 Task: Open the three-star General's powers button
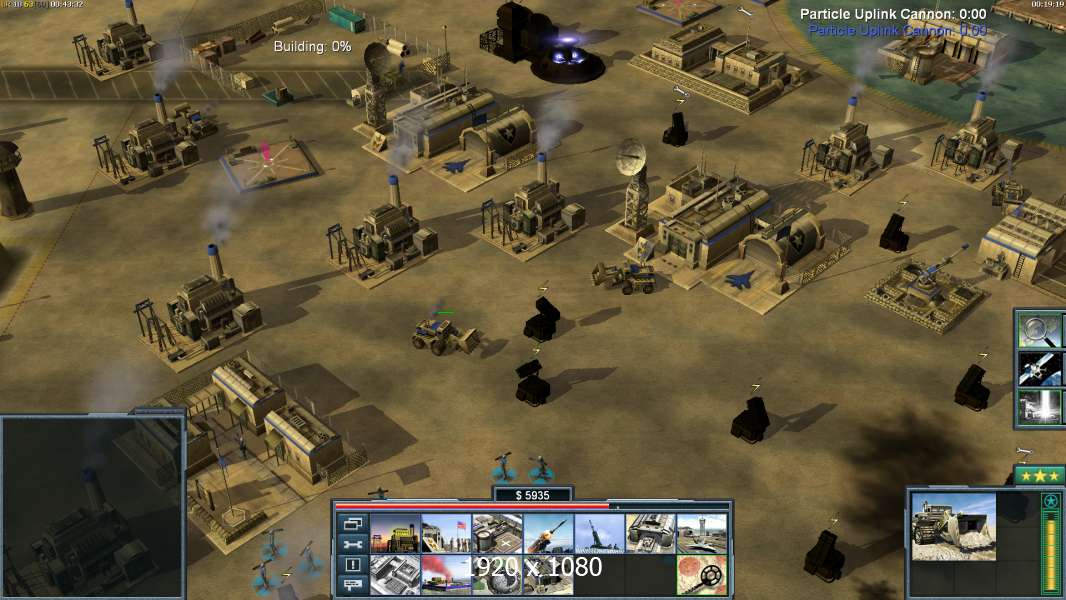(1038, 475)
